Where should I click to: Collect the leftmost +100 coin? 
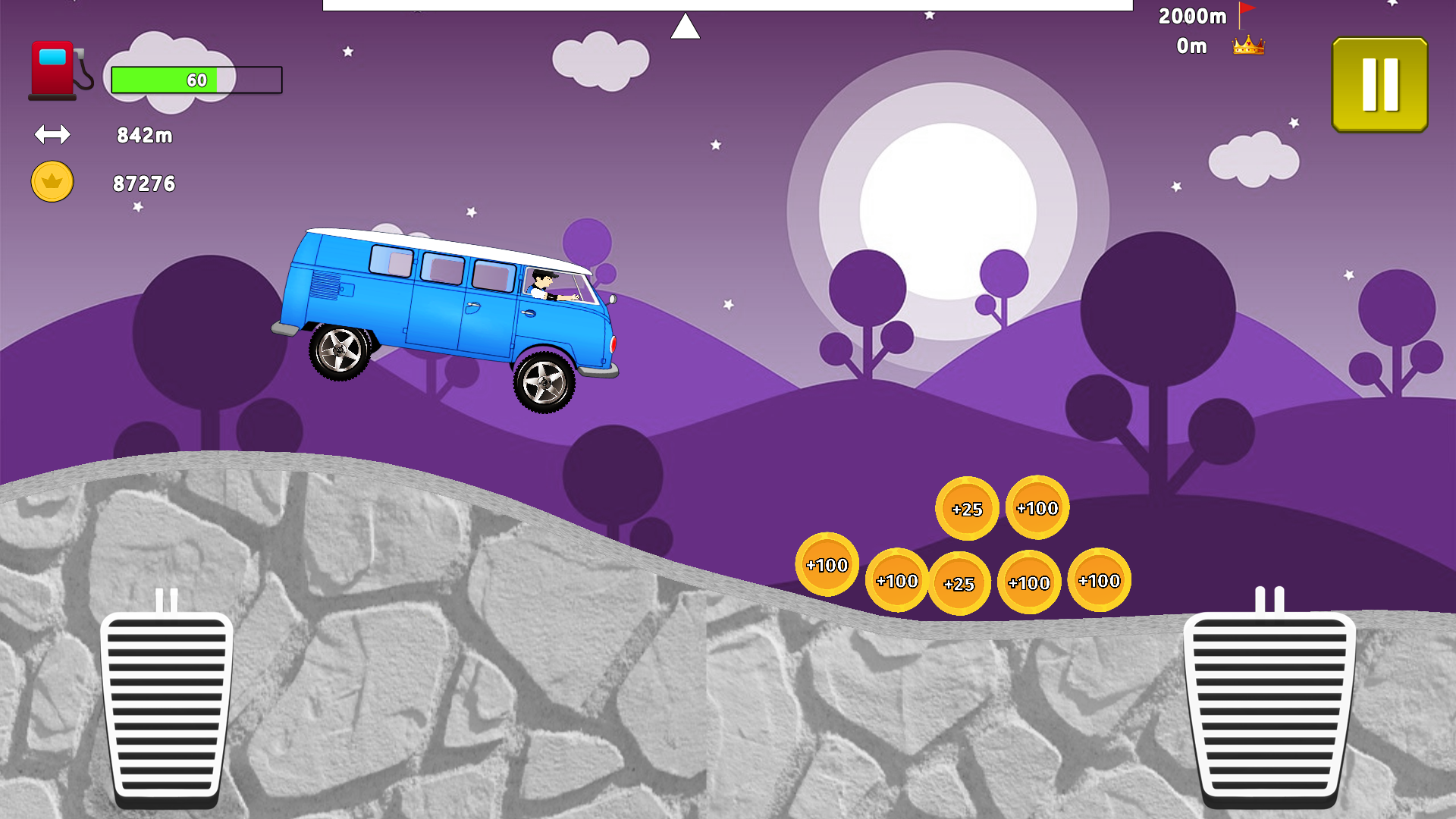[x=827, y=564]
